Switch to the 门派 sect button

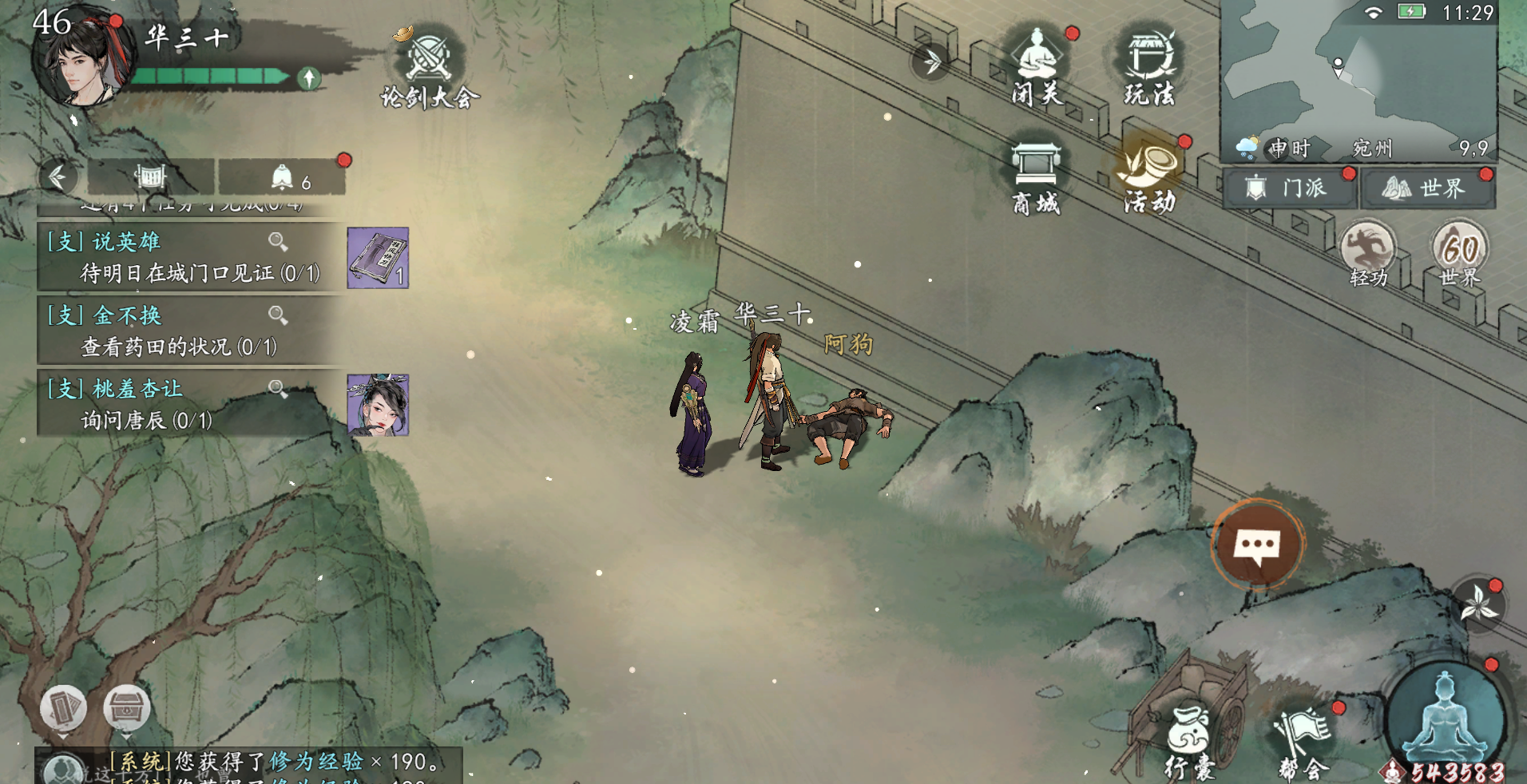click(x=1288, y=188)
